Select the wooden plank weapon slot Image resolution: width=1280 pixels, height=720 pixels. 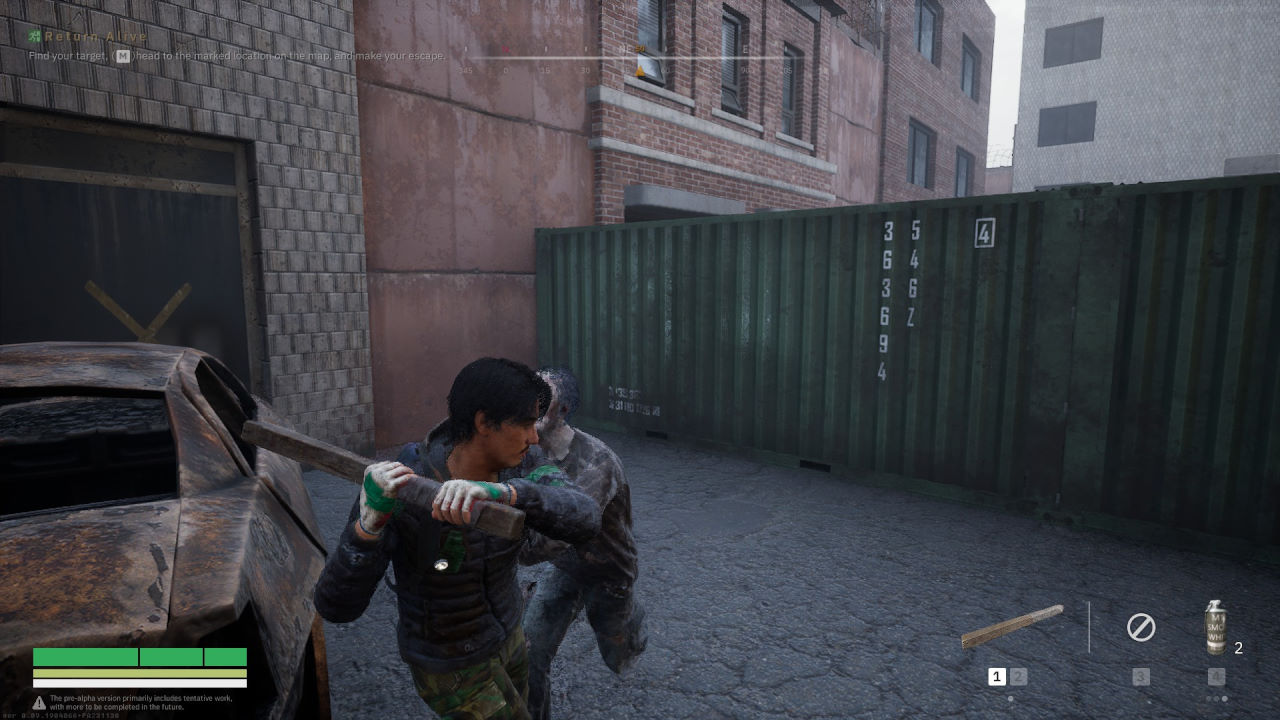pos(1012,627)
